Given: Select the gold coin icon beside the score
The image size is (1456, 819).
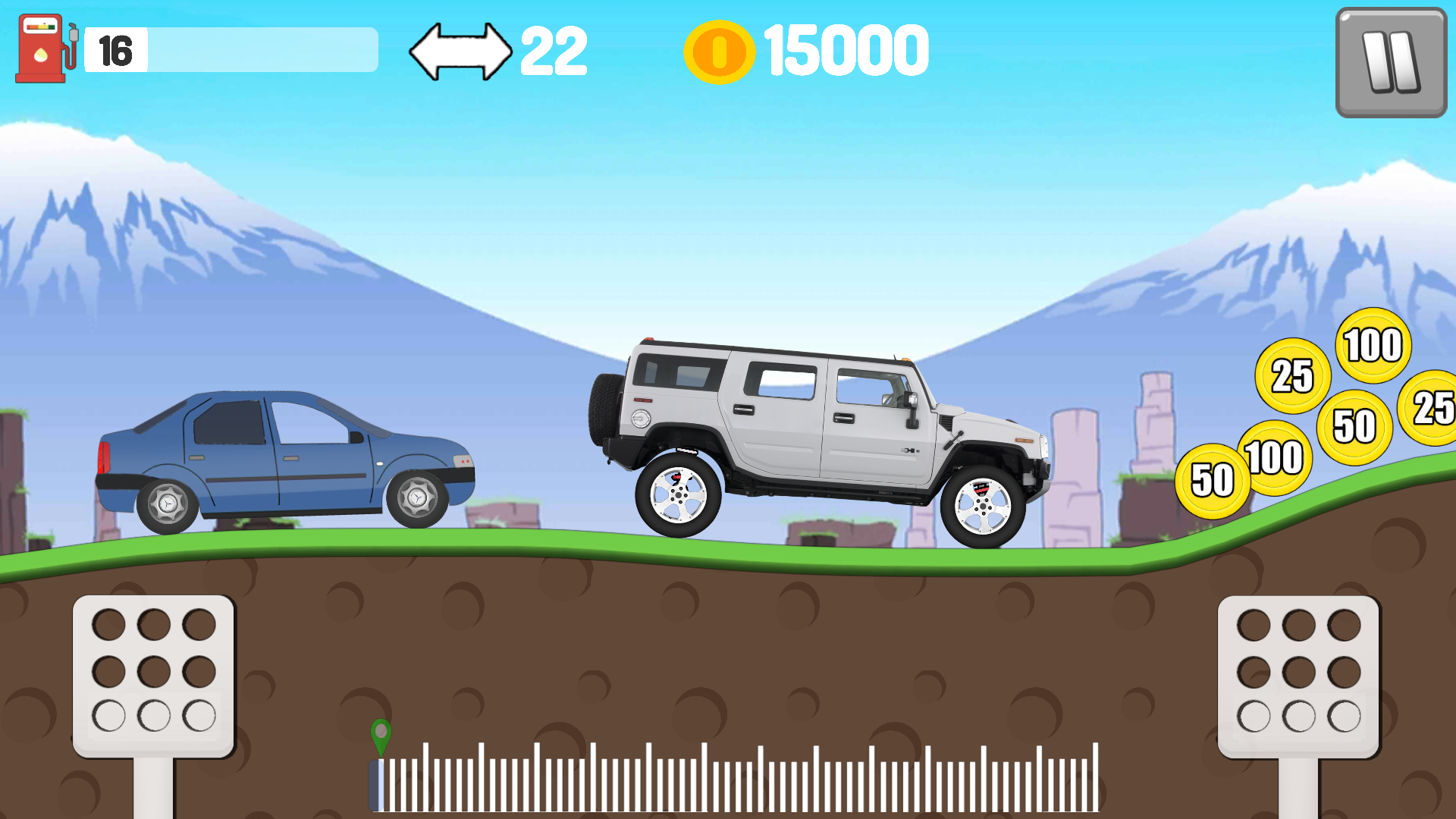Looking at the screenshot, I should tap(719, 49).
